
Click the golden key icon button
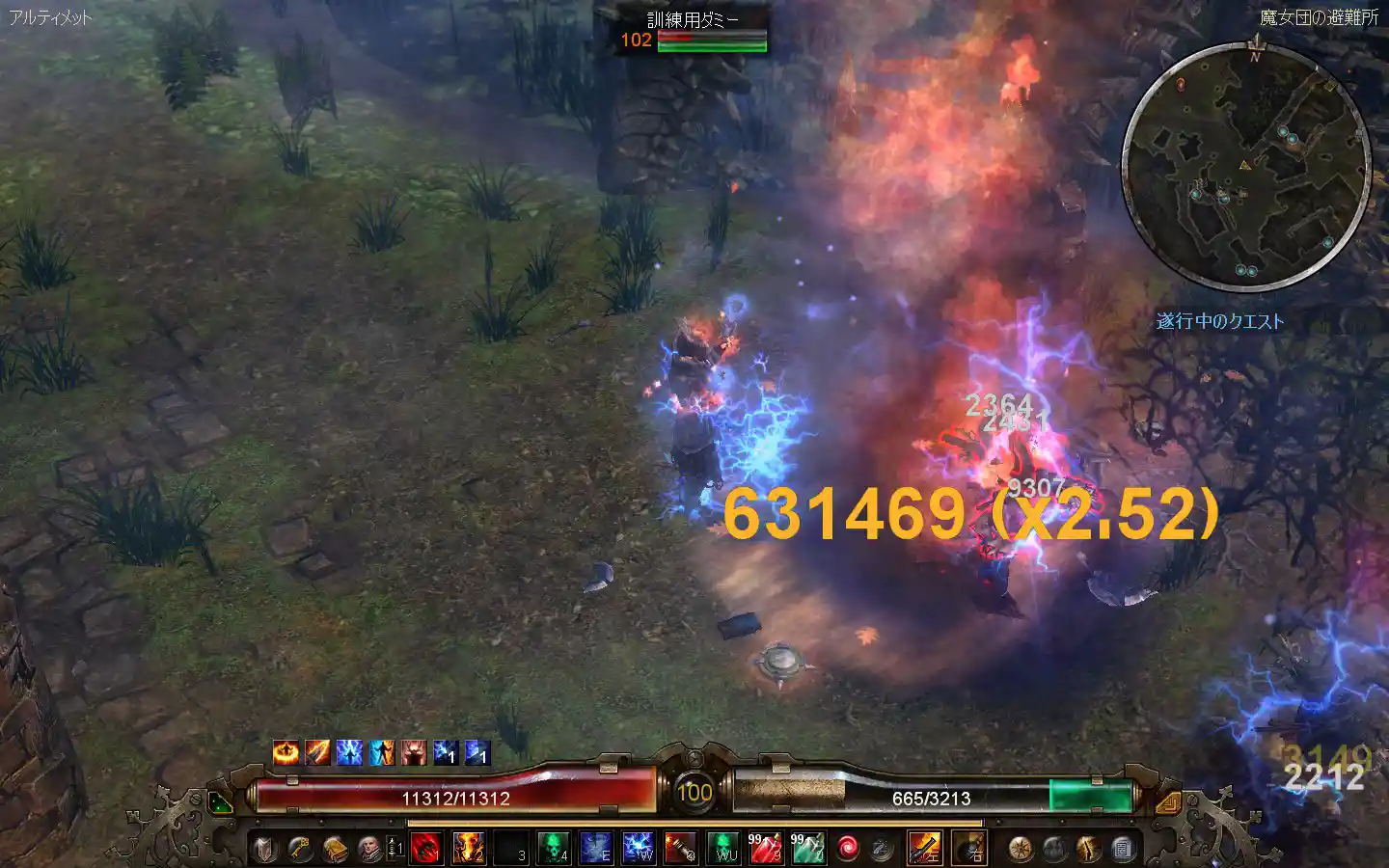(300, 849)
